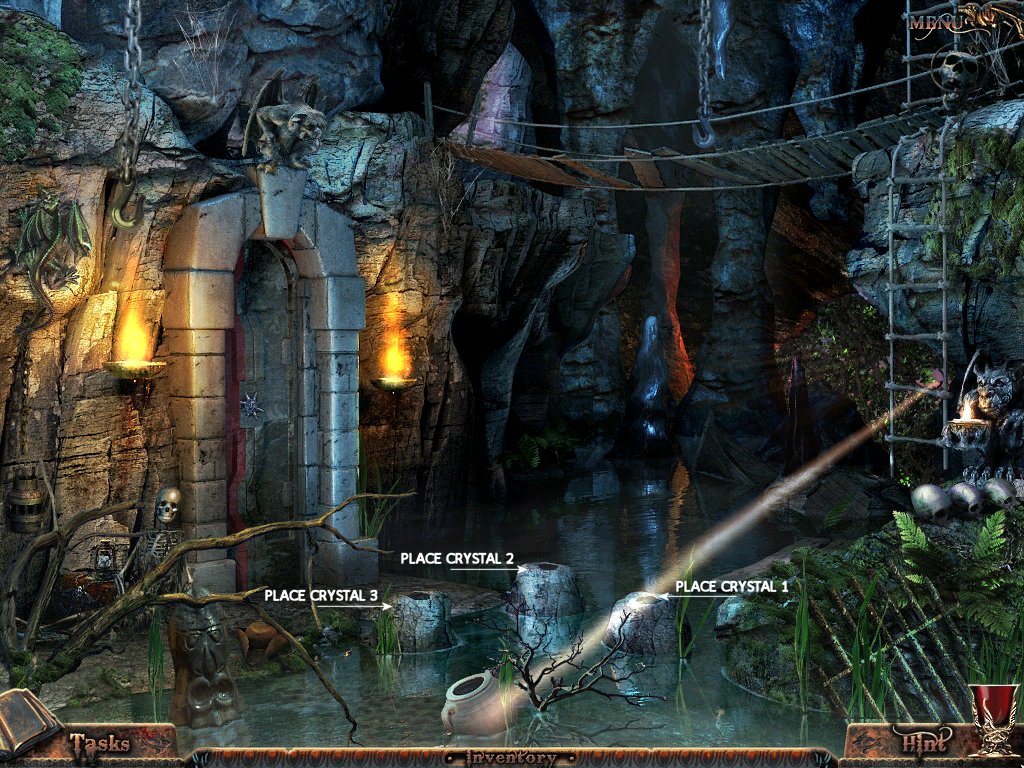Open the Menu button
Viewport: 1024px width, 768px height.
tap(938, 20)
